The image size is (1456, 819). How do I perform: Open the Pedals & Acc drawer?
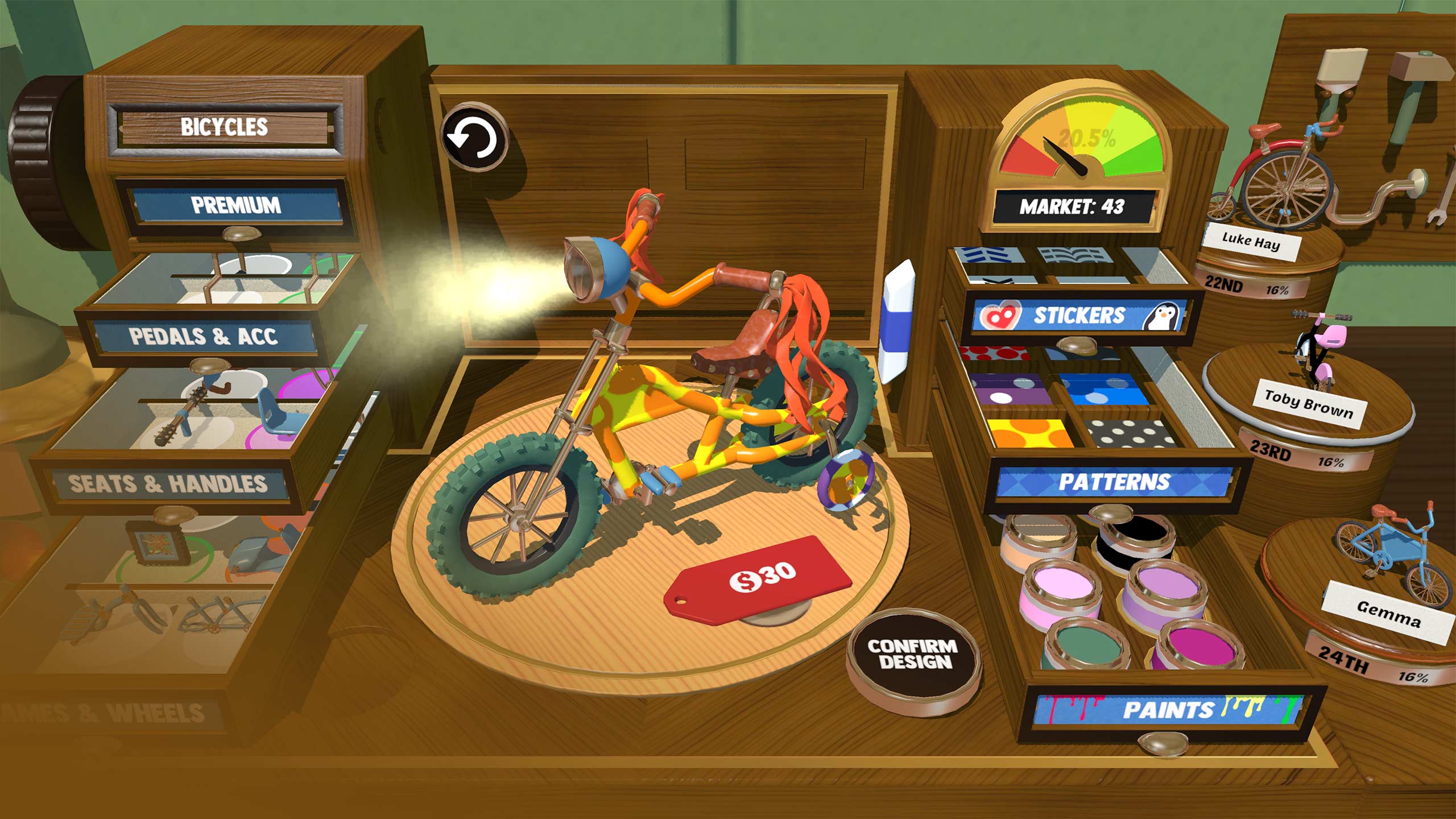click(203, 337)
